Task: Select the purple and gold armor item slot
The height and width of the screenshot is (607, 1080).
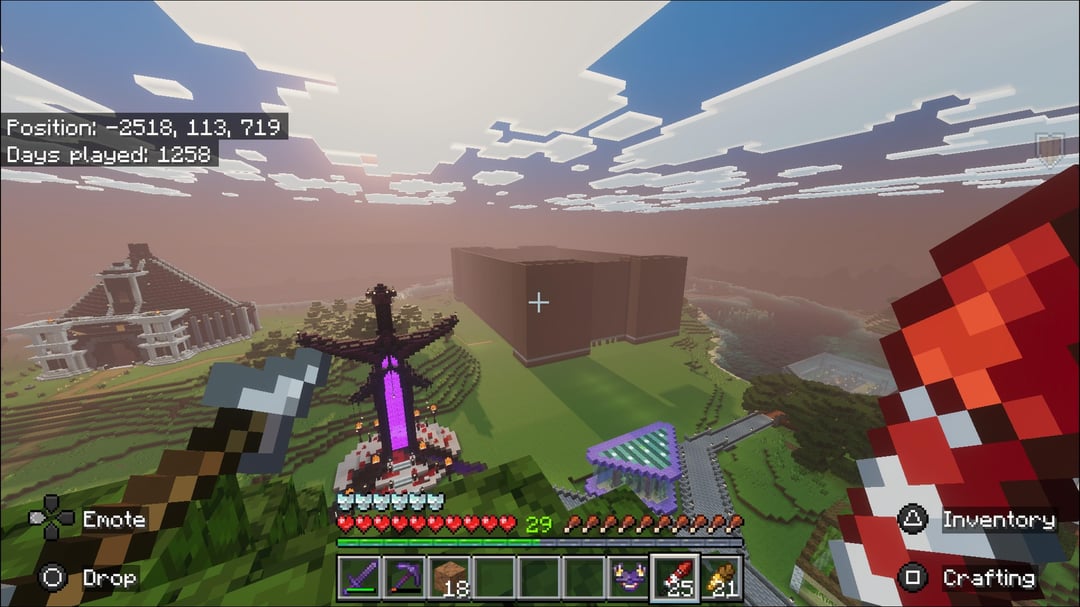Action: point(629,578)
